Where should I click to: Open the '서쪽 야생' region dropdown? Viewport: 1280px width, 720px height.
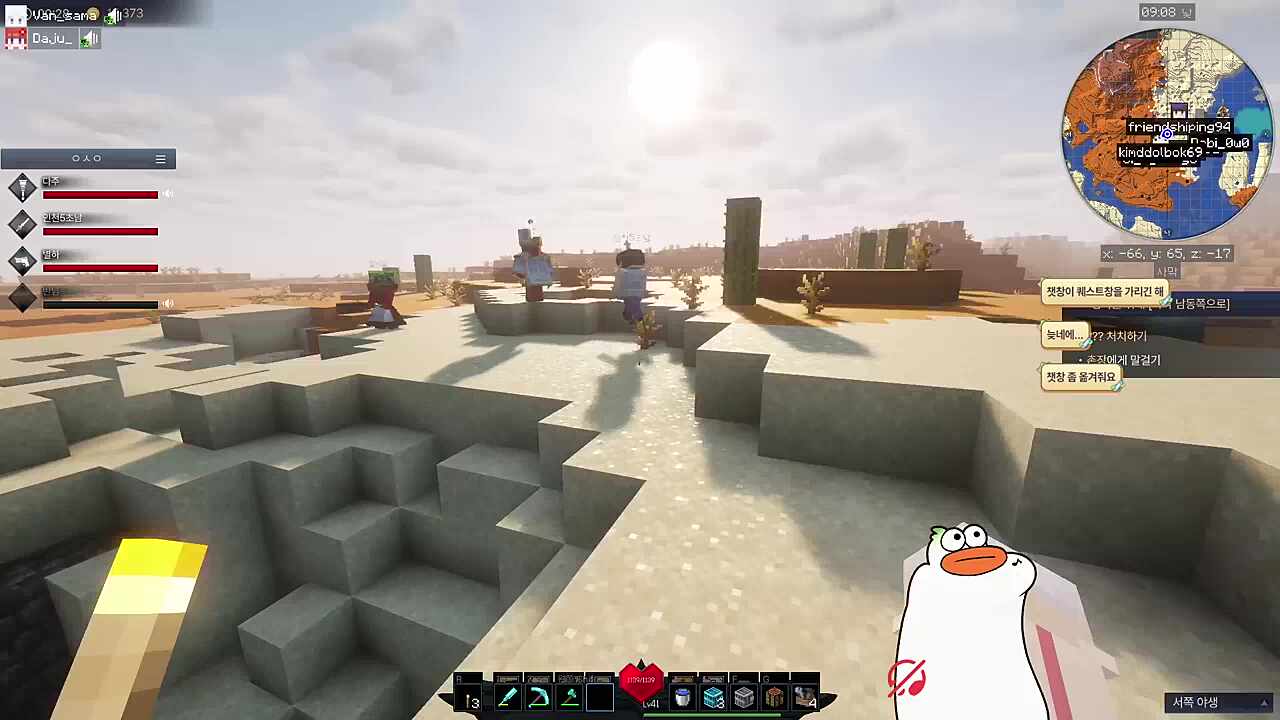coord(1218,703)
